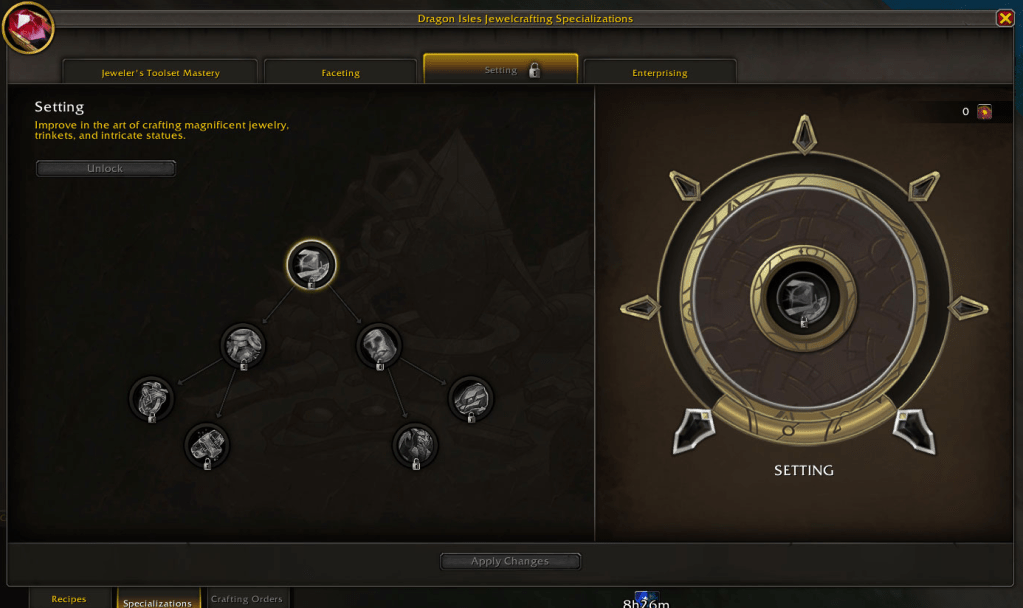Open the Faceting specialization tab

[x=340, y=72]
